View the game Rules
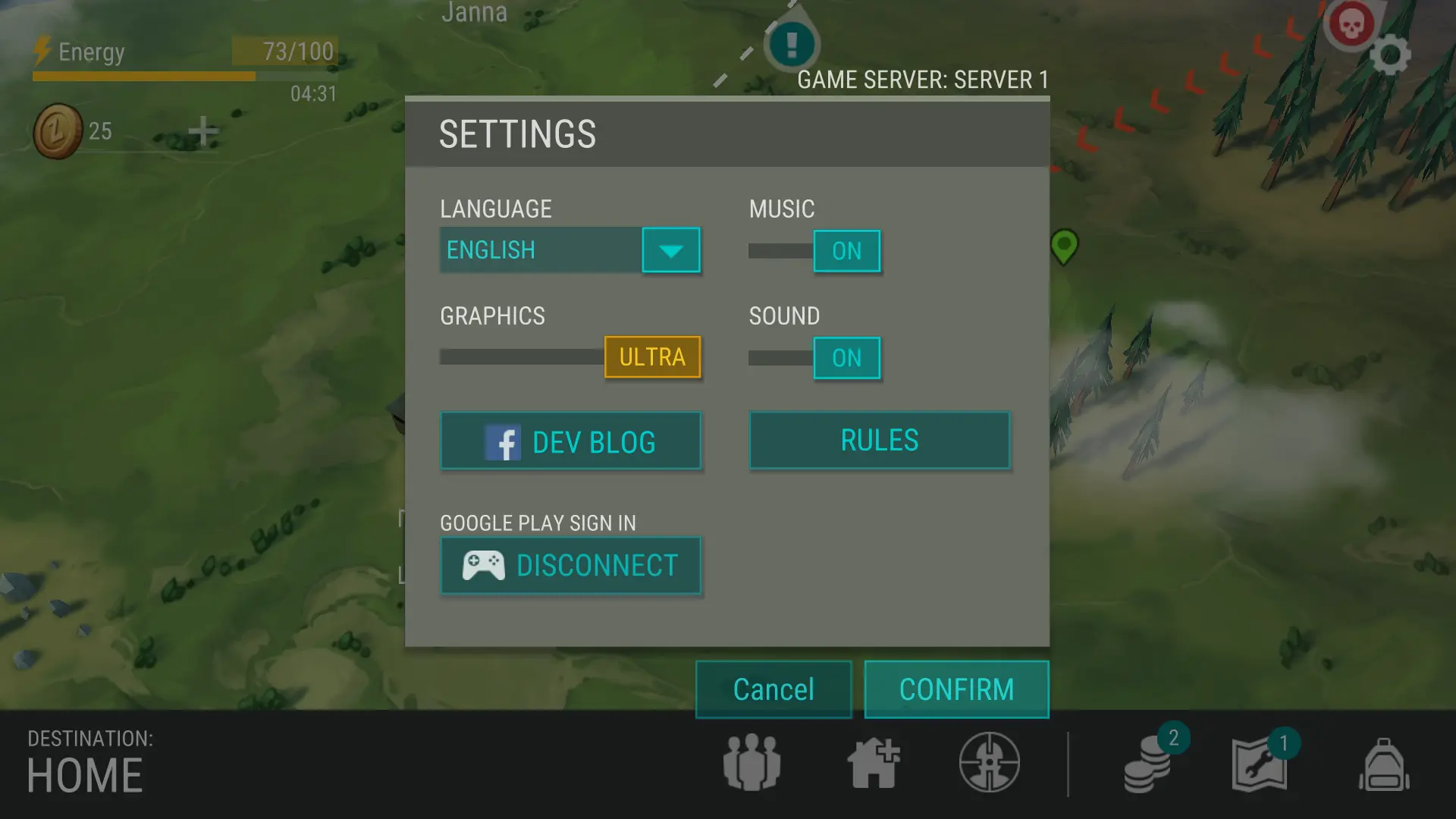Image resolution: width=1456 pixels, height=819 pixels. 879,441
